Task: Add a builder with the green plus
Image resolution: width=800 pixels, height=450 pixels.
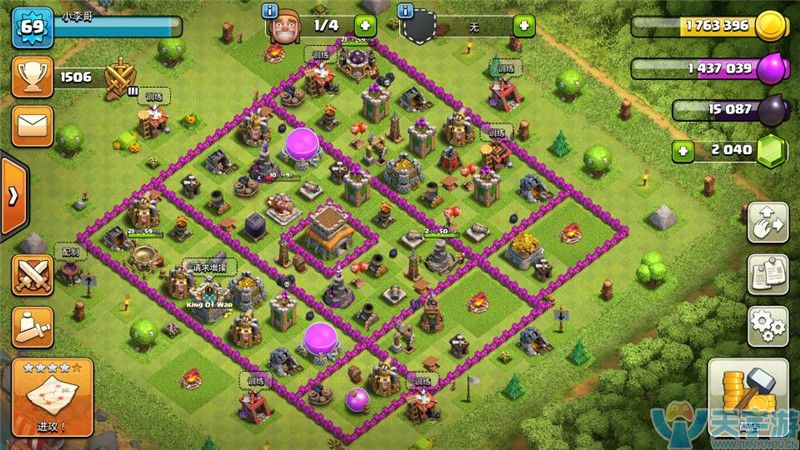Action: click(x=364, y=25)
